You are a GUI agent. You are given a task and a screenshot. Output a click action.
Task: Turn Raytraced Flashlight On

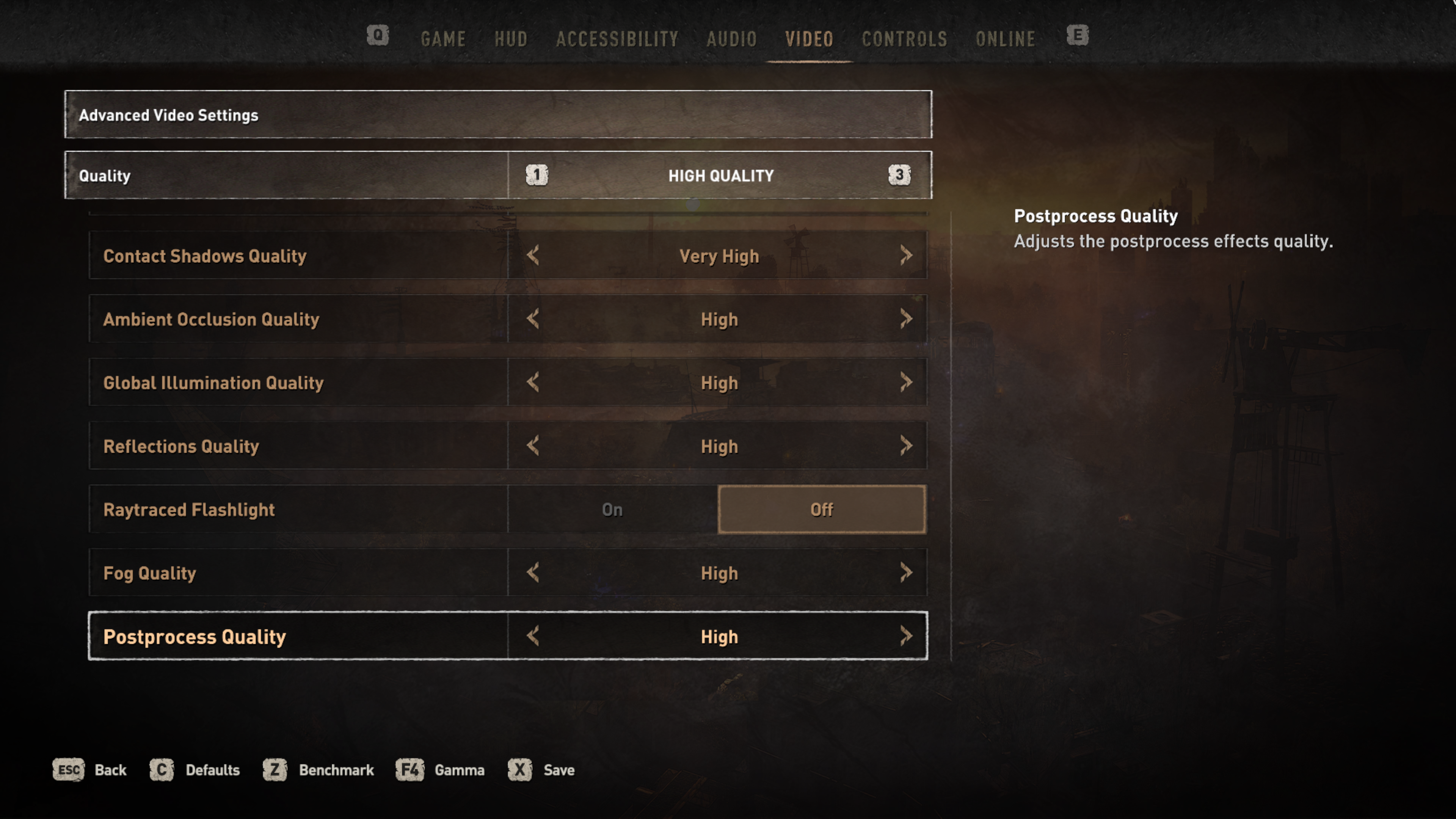pyautogui.click(x=612, y=509)
